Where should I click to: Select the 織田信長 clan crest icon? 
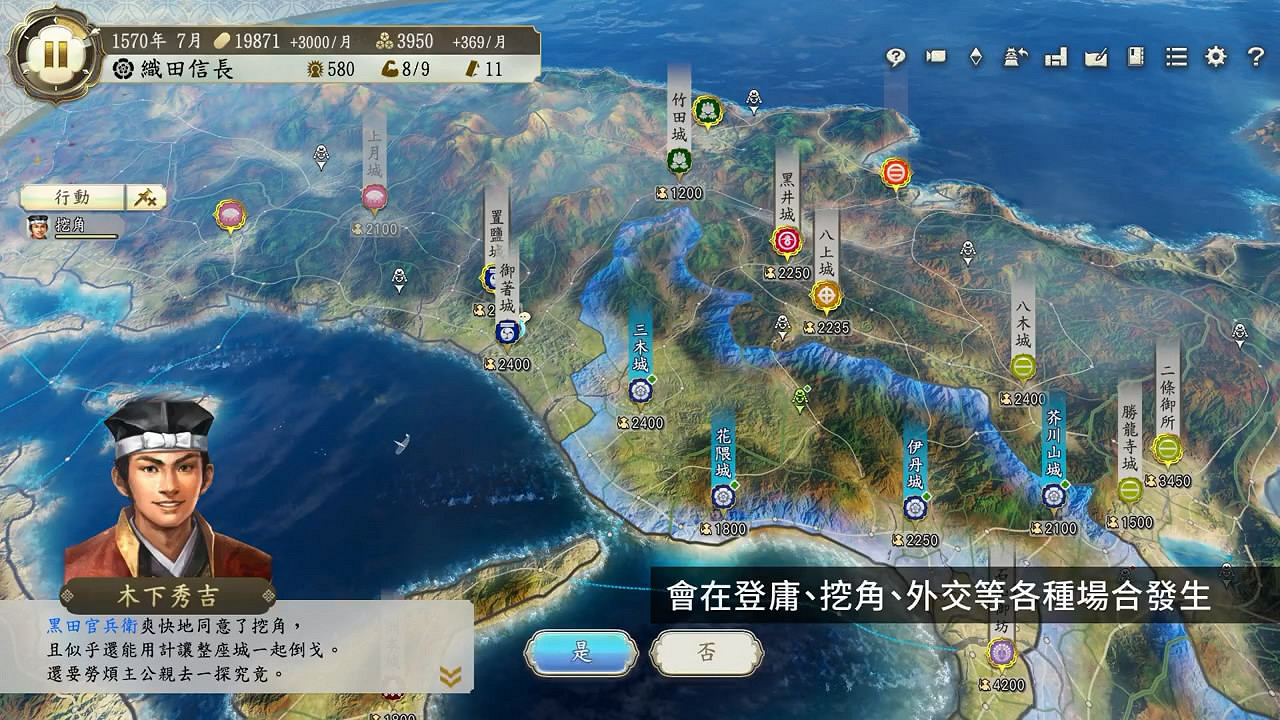point(122,71)
